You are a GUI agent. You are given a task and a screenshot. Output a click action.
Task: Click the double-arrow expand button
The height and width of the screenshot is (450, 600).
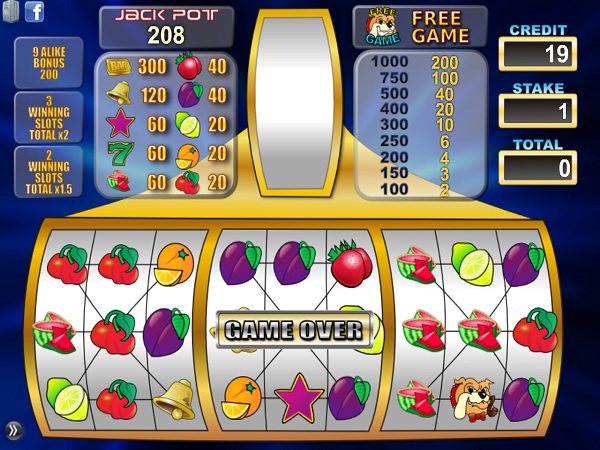pyautogui.click(x=12, y=430)
